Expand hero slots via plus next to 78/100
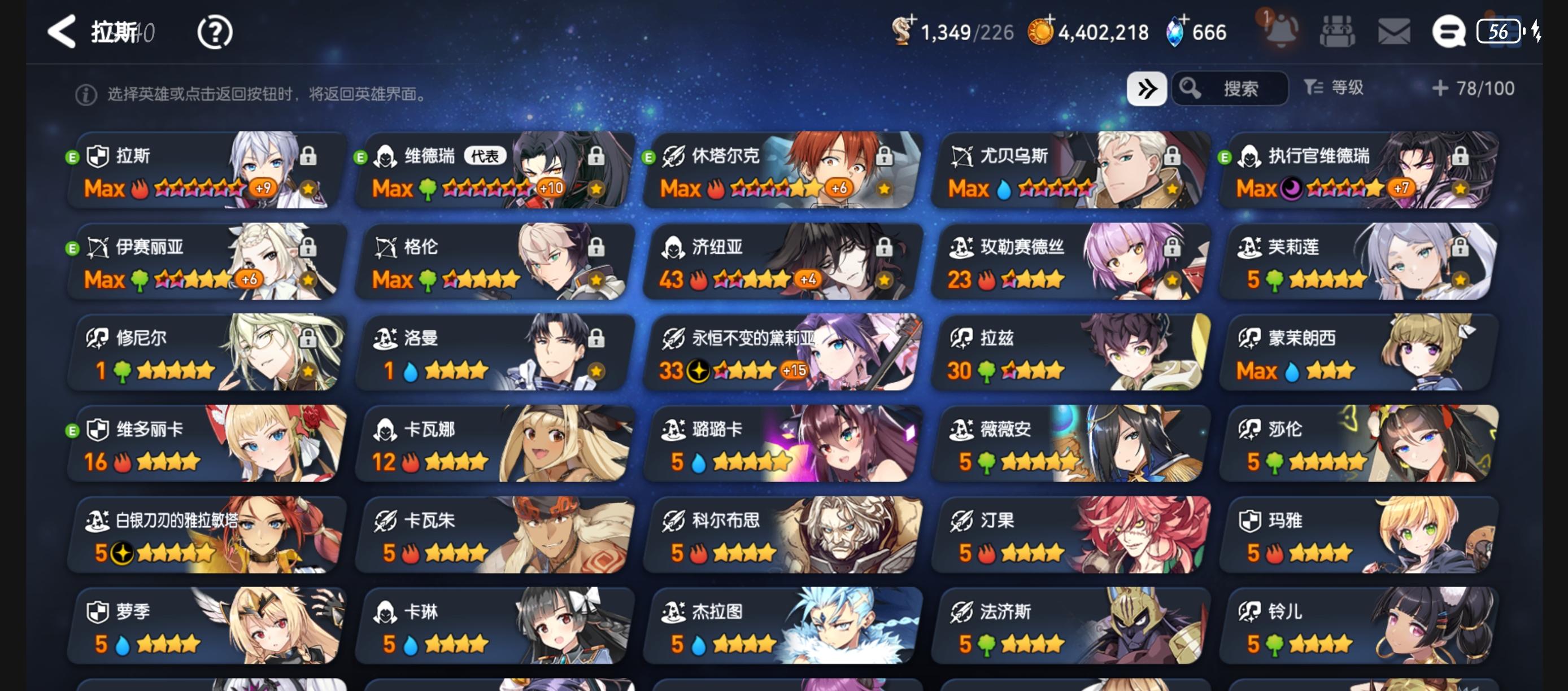The image size is (1568, 691). (x=1439, y=88)
